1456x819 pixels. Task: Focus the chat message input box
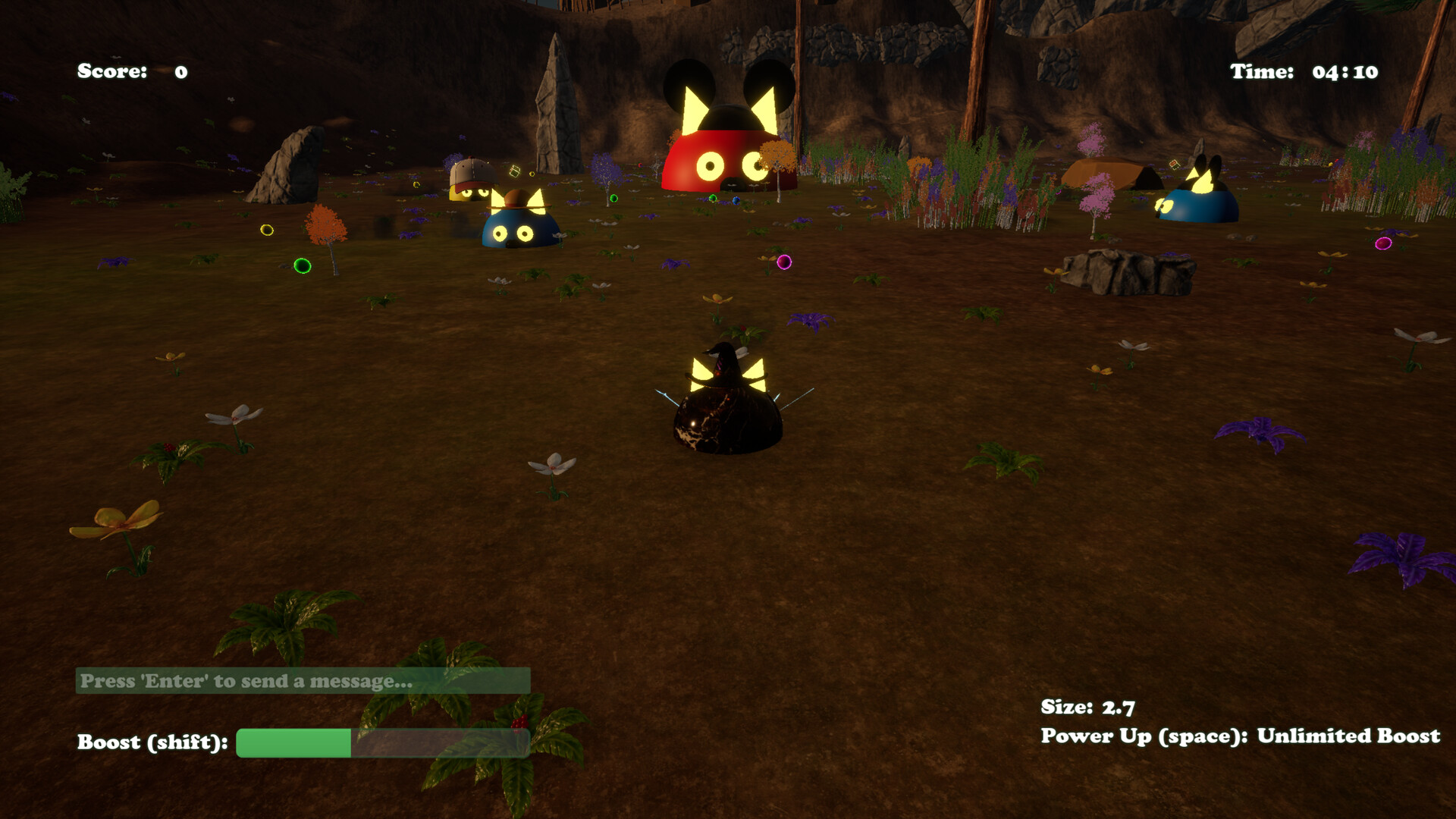point(303,681)
